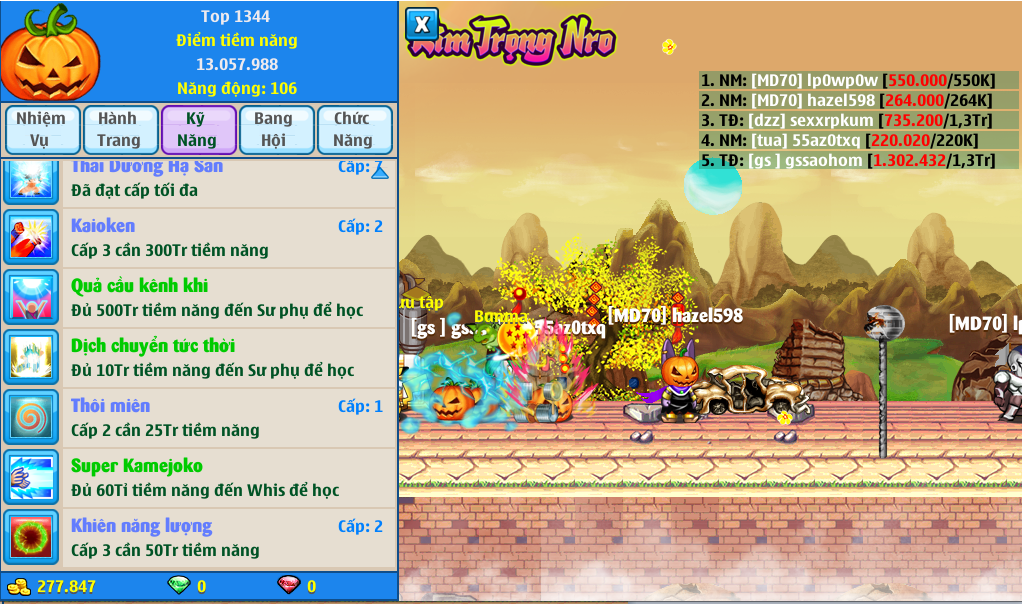Choose the Quả cầu kênh khi skill

(x=200, y=298)
